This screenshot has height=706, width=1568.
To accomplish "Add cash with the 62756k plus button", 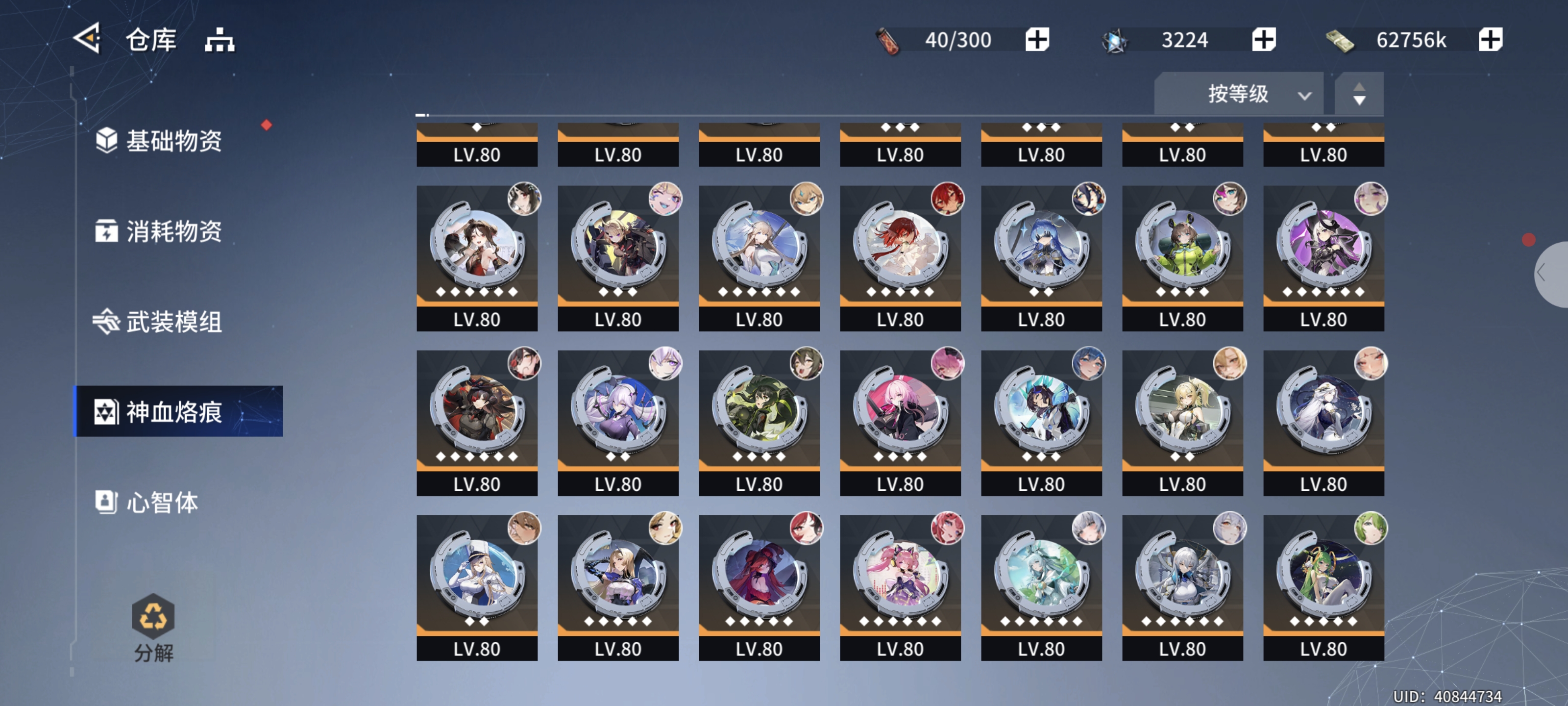I will [x=1490, y=40].
